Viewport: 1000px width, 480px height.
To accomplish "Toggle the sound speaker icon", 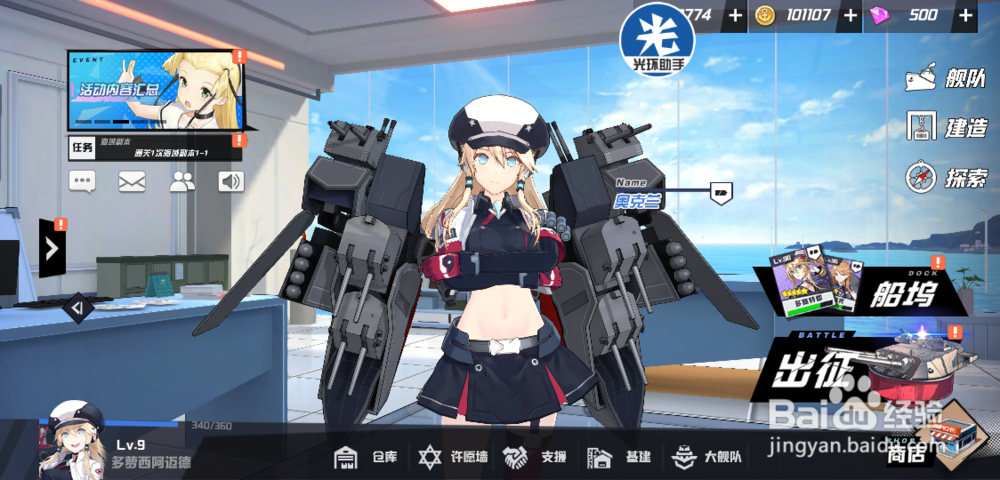I will [231, 181].
